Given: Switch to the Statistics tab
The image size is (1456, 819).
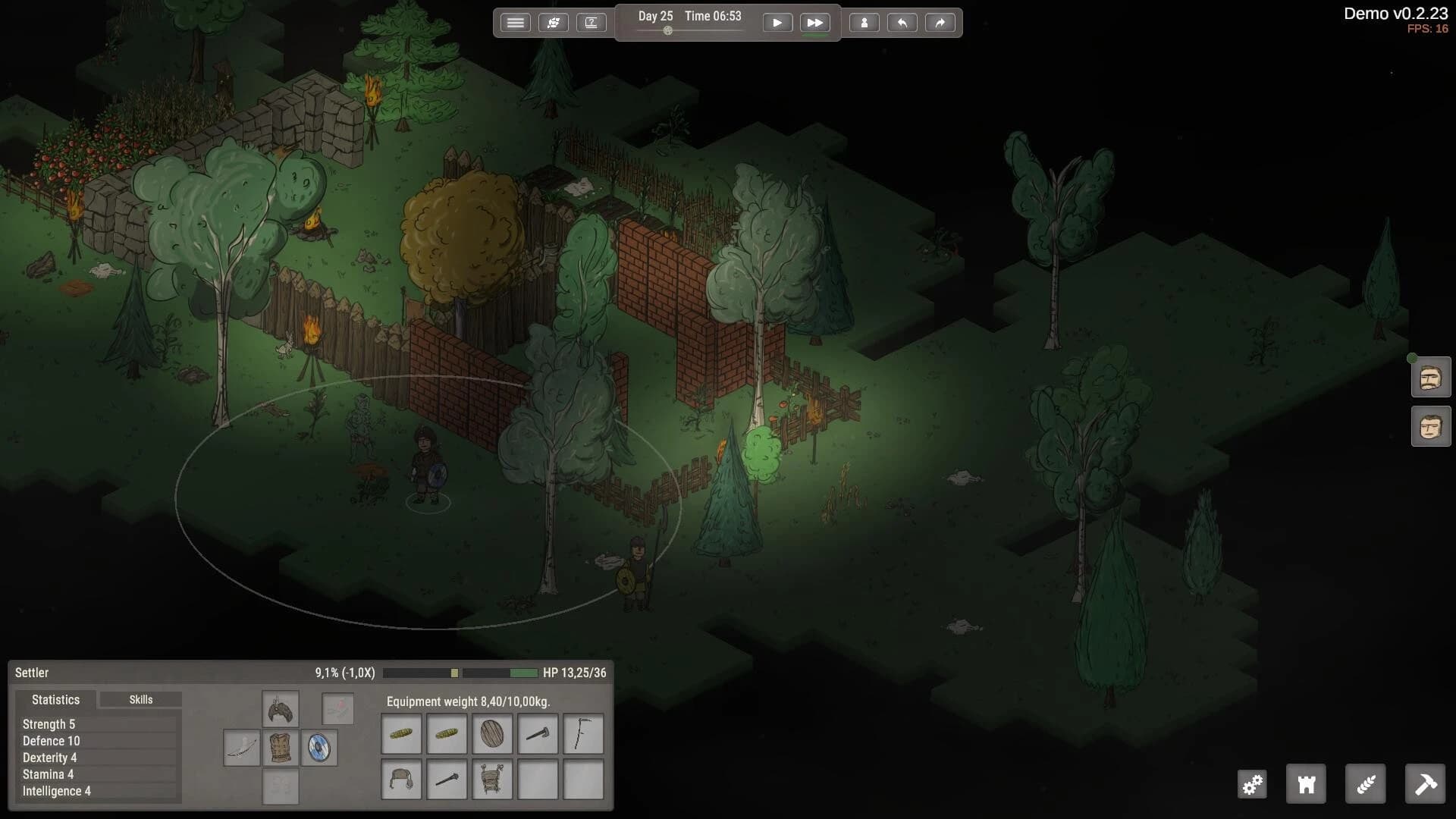Looking at the screenshot, I should point(55,699).
